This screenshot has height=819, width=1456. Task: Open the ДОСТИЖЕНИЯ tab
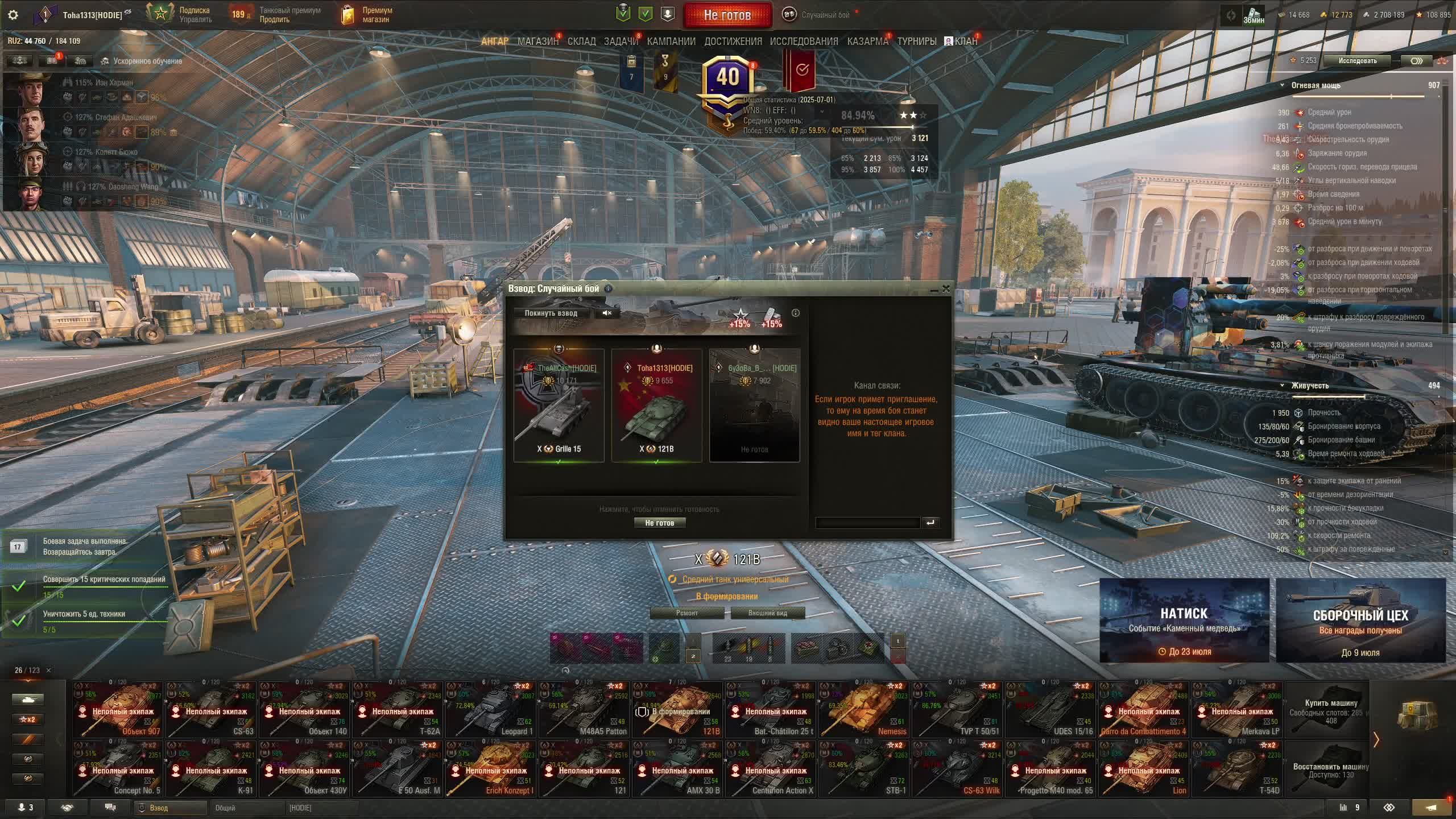click(x=733, y=42)
